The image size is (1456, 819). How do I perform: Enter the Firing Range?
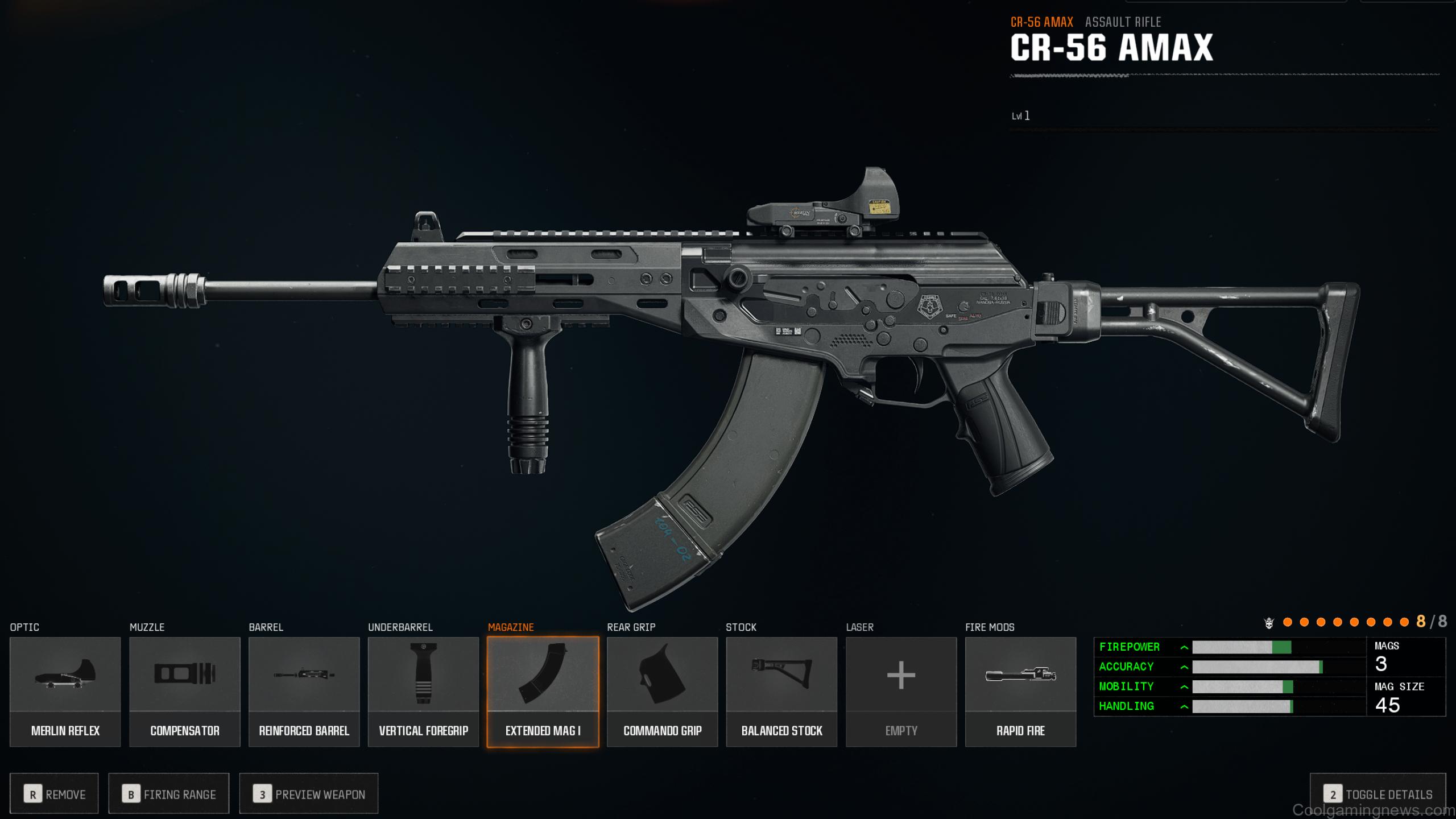168,793
